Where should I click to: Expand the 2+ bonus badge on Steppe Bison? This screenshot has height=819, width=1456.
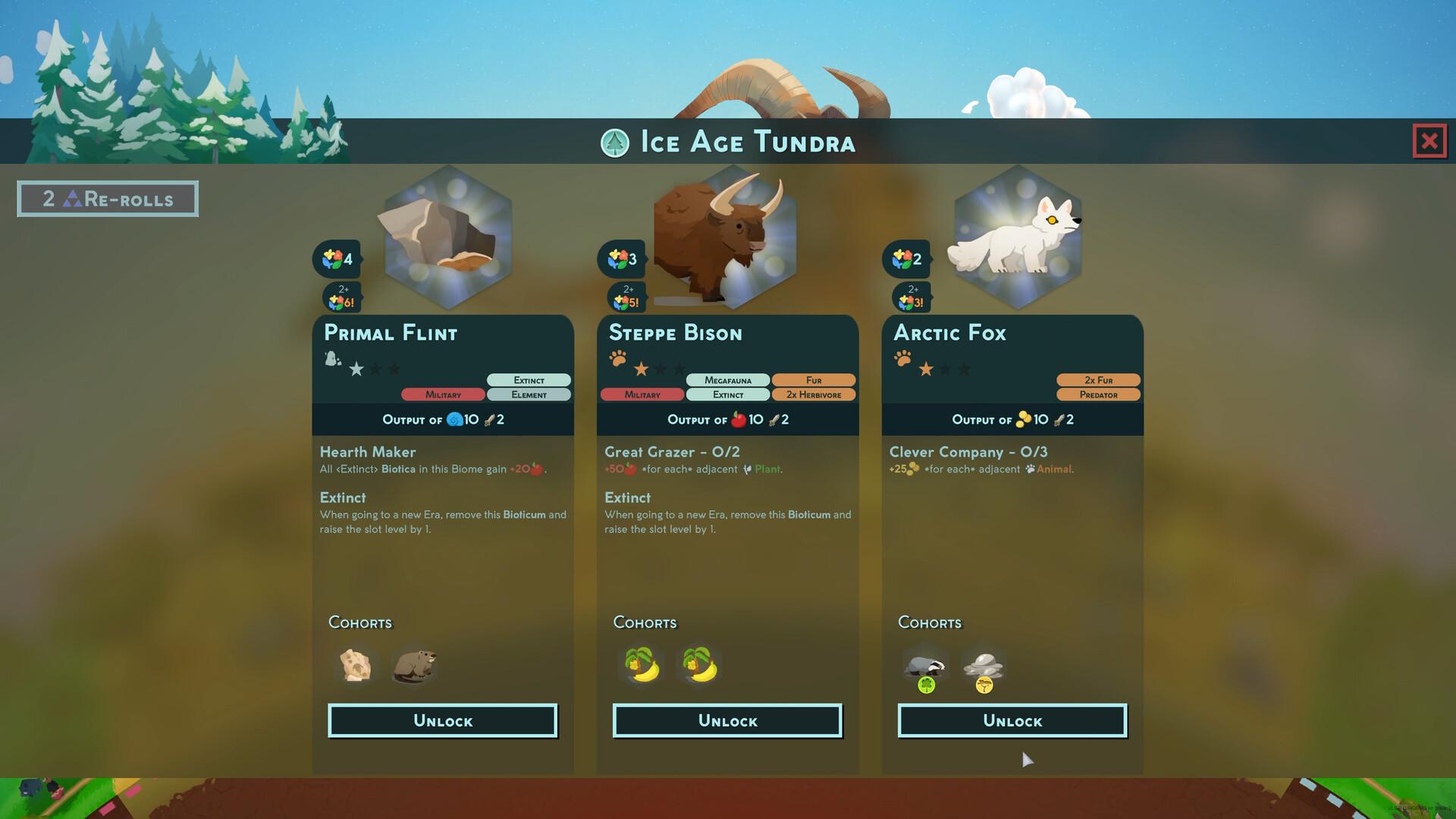(x=627, y=296)
